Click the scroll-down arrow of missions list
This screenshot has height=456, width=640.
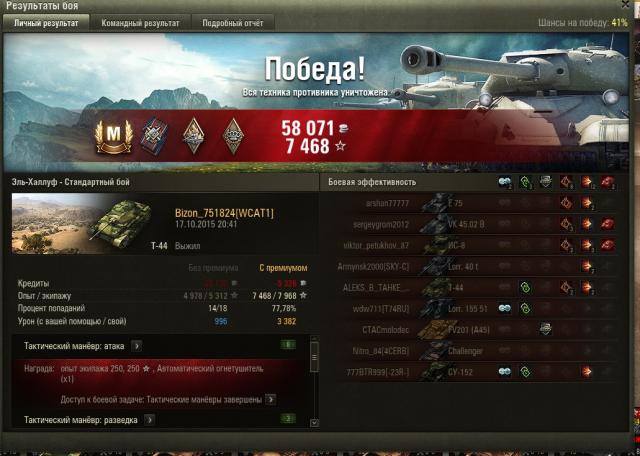coord(313,424)
